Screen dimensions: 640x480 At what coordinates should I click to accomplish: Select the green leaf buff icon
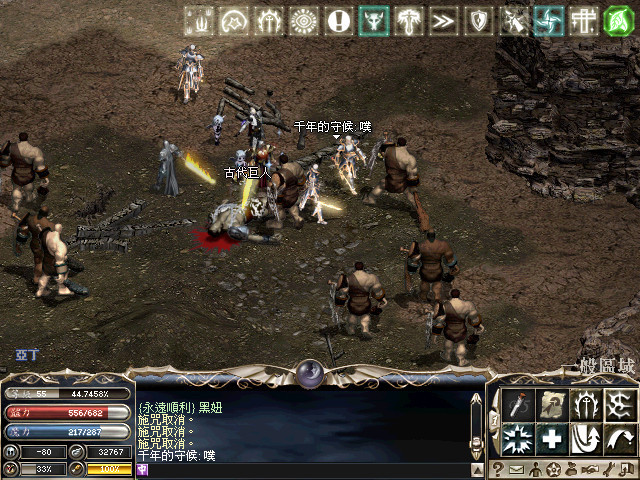620,20
